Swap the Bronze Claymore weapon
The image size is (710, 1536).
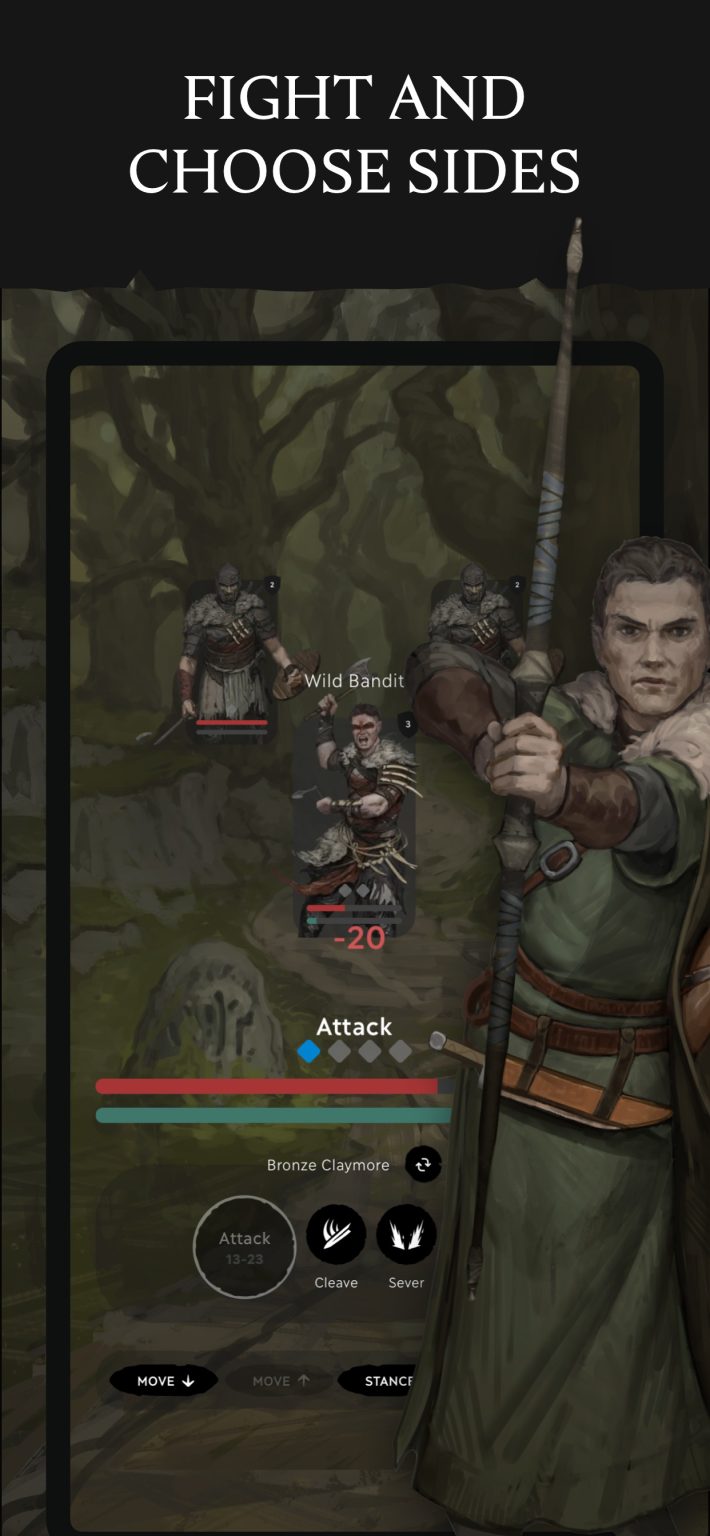[423, 1164]
